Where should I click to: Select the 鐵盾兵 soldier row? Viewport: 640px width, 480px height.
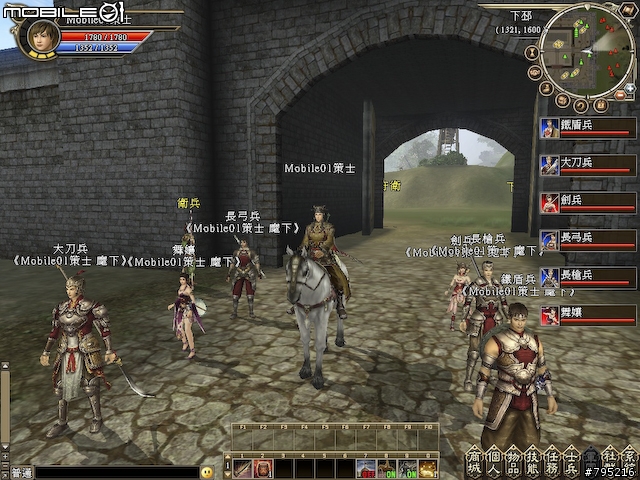click(x=586, y=129)
